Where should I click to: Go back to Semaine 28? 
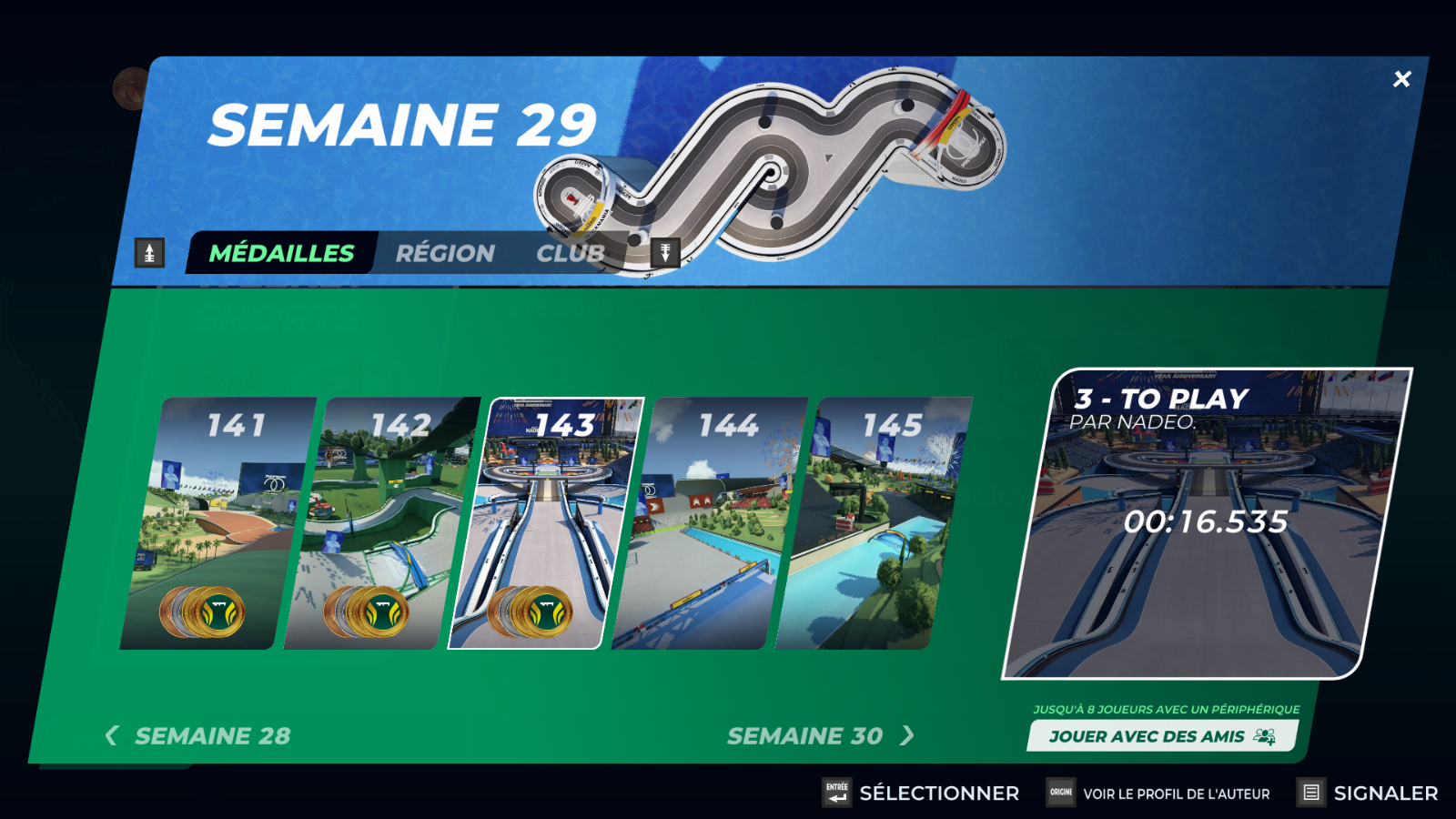(198, 735)
